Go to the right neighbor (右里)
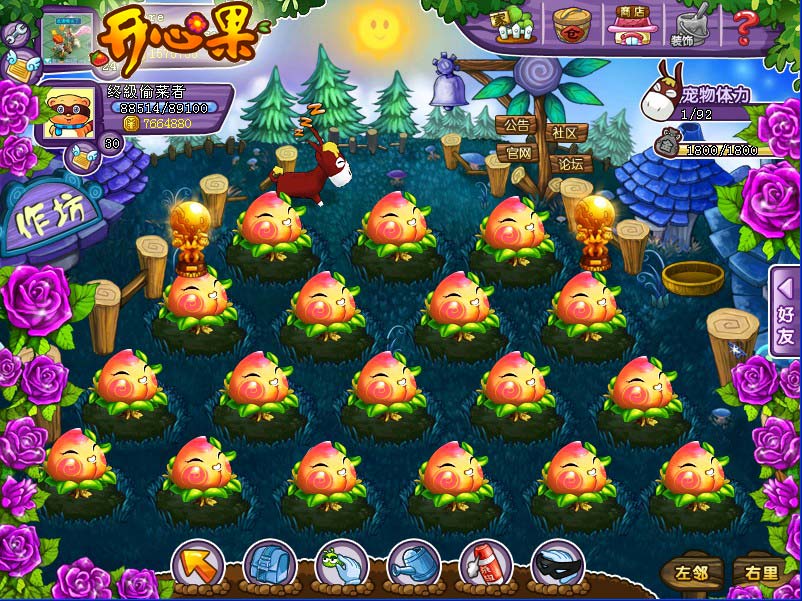Screen dimensions: 802x601 coord(756,572)
